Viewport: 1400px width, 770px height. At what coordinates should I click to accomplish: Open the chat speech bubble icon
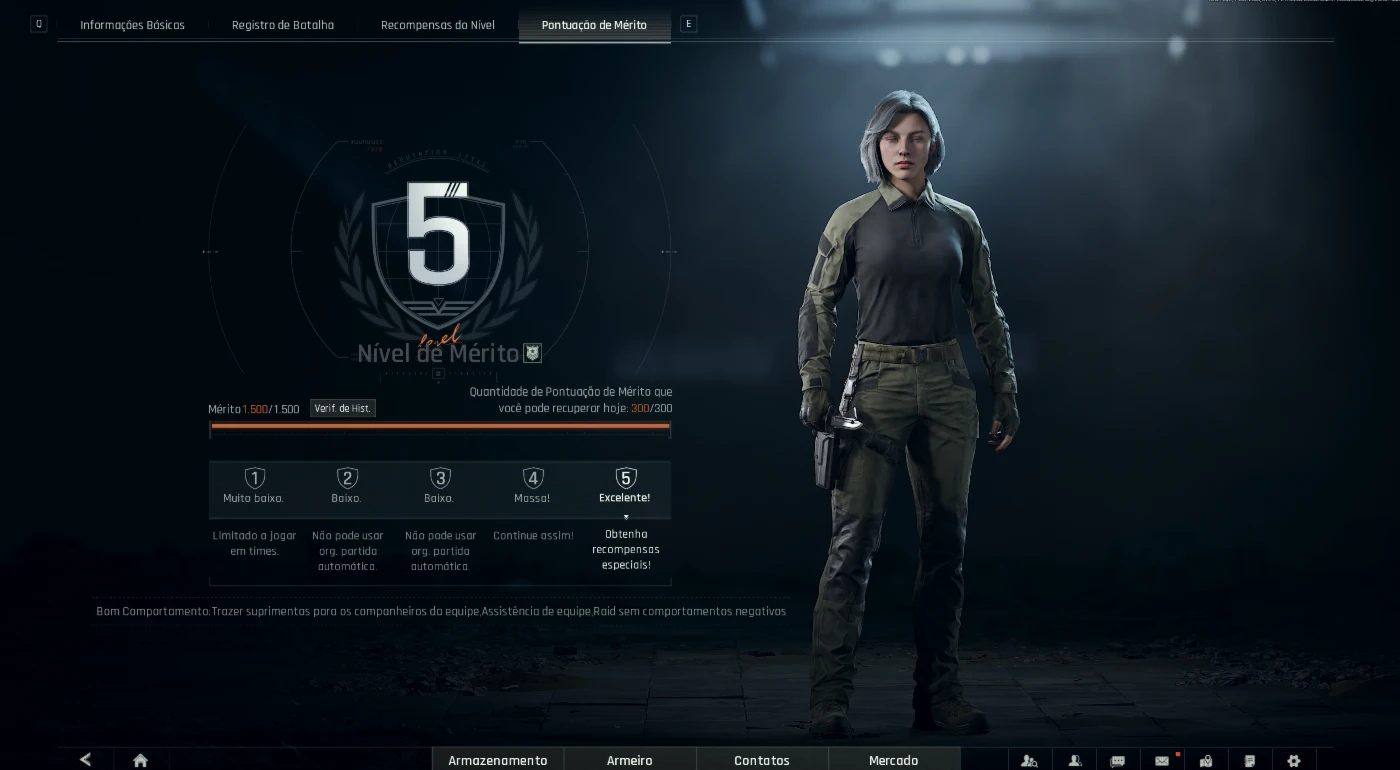tap(1118, 761)
